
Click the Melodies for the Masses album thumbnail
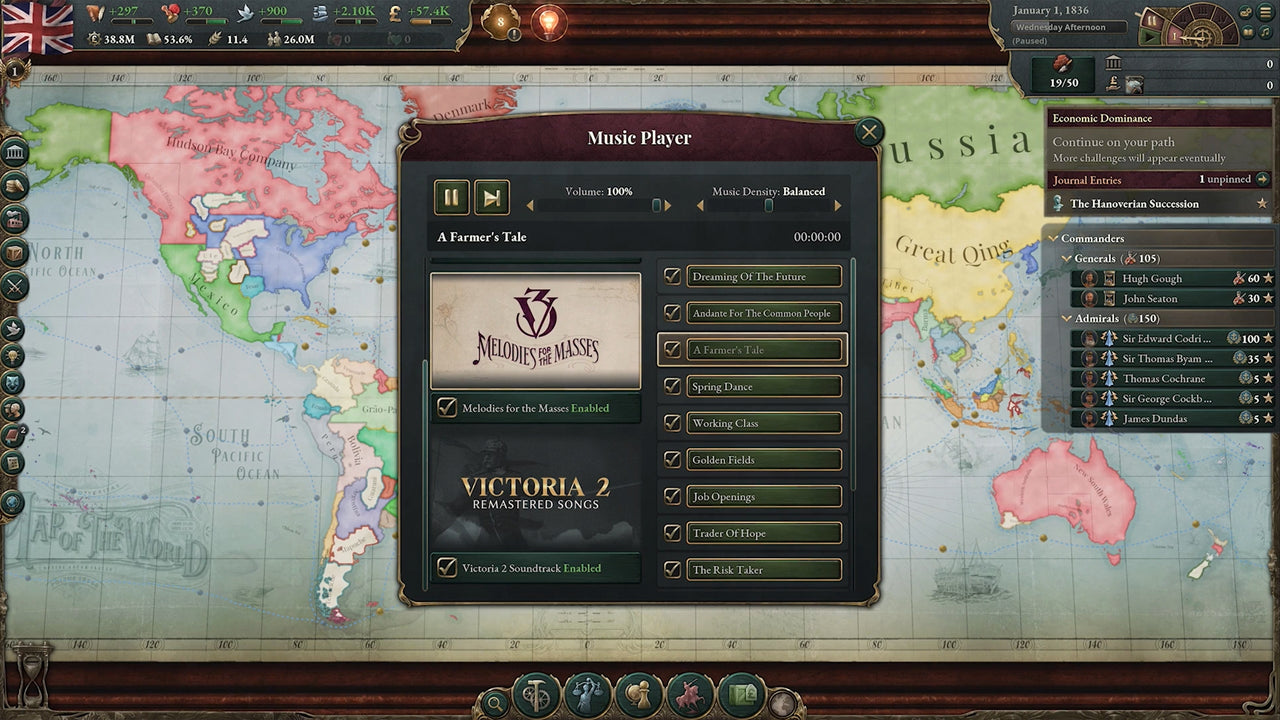pos(536,330)
